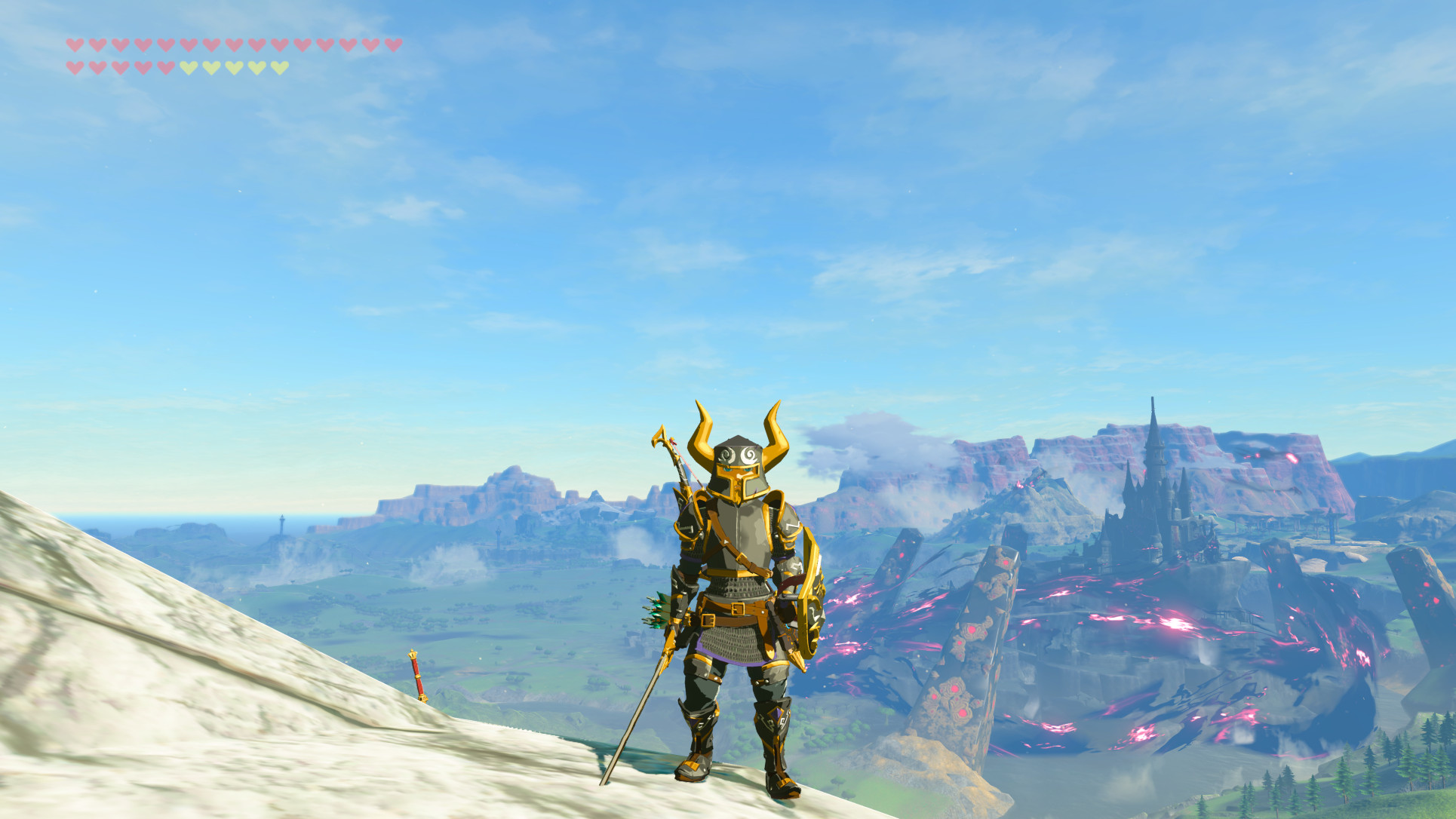This screenshot has height=819, width=1456.
Task: Click the shield on Link's left arm
Action: (x=808, y=597)
